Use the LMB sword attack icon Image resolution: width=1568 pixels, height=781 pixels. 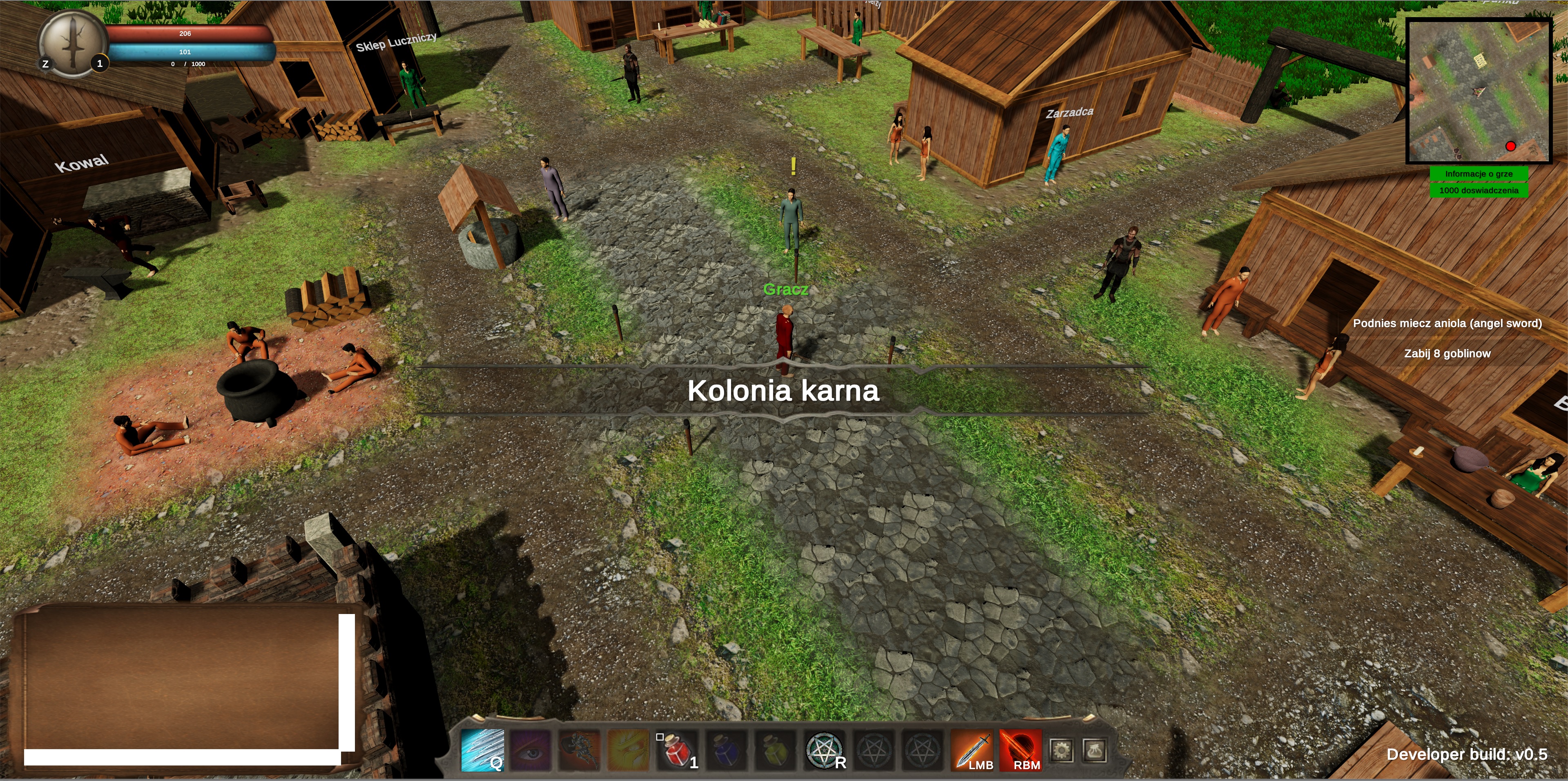coord(972,750)
